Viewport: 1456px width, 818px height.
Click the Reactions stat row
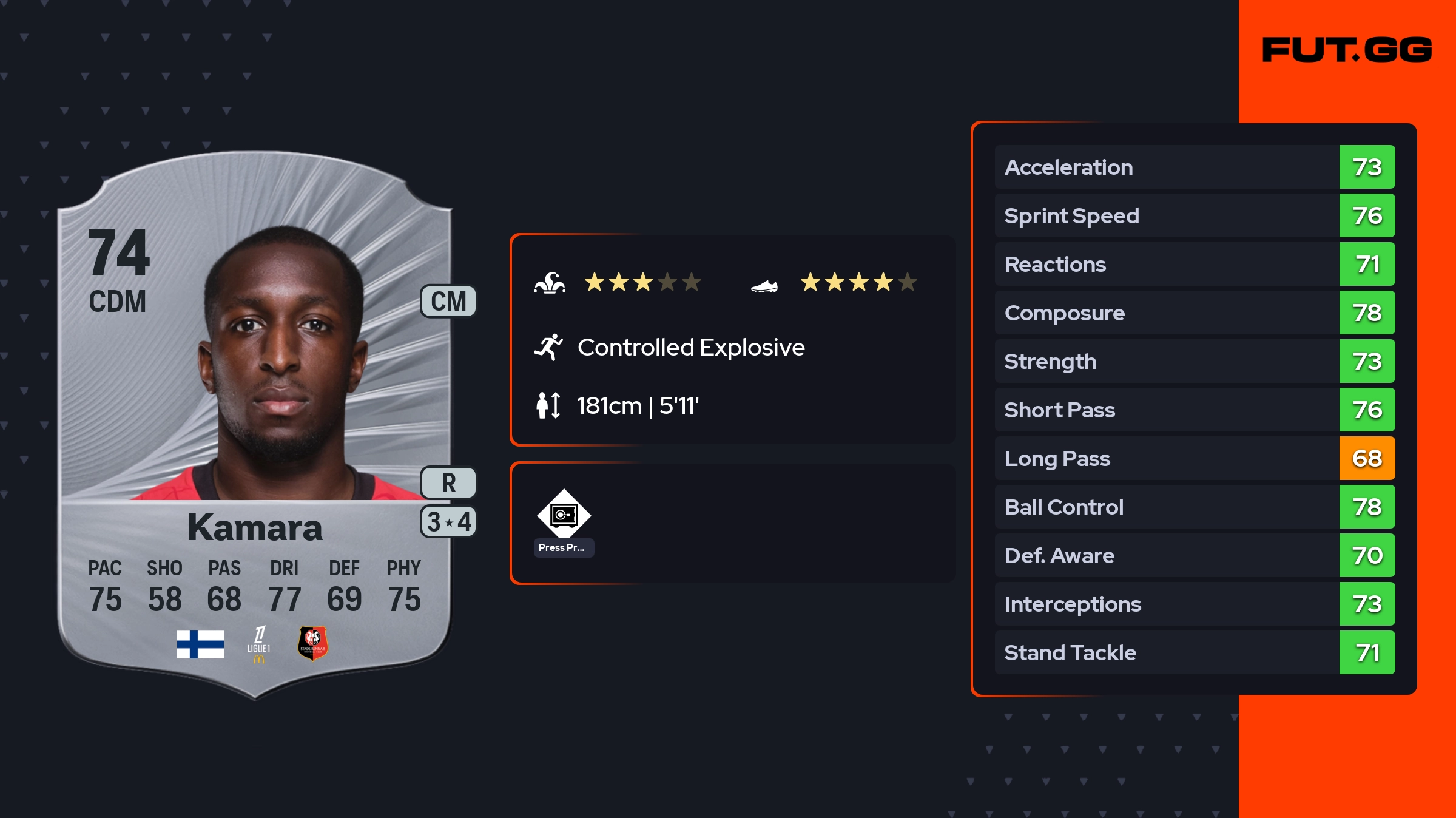1194,264
